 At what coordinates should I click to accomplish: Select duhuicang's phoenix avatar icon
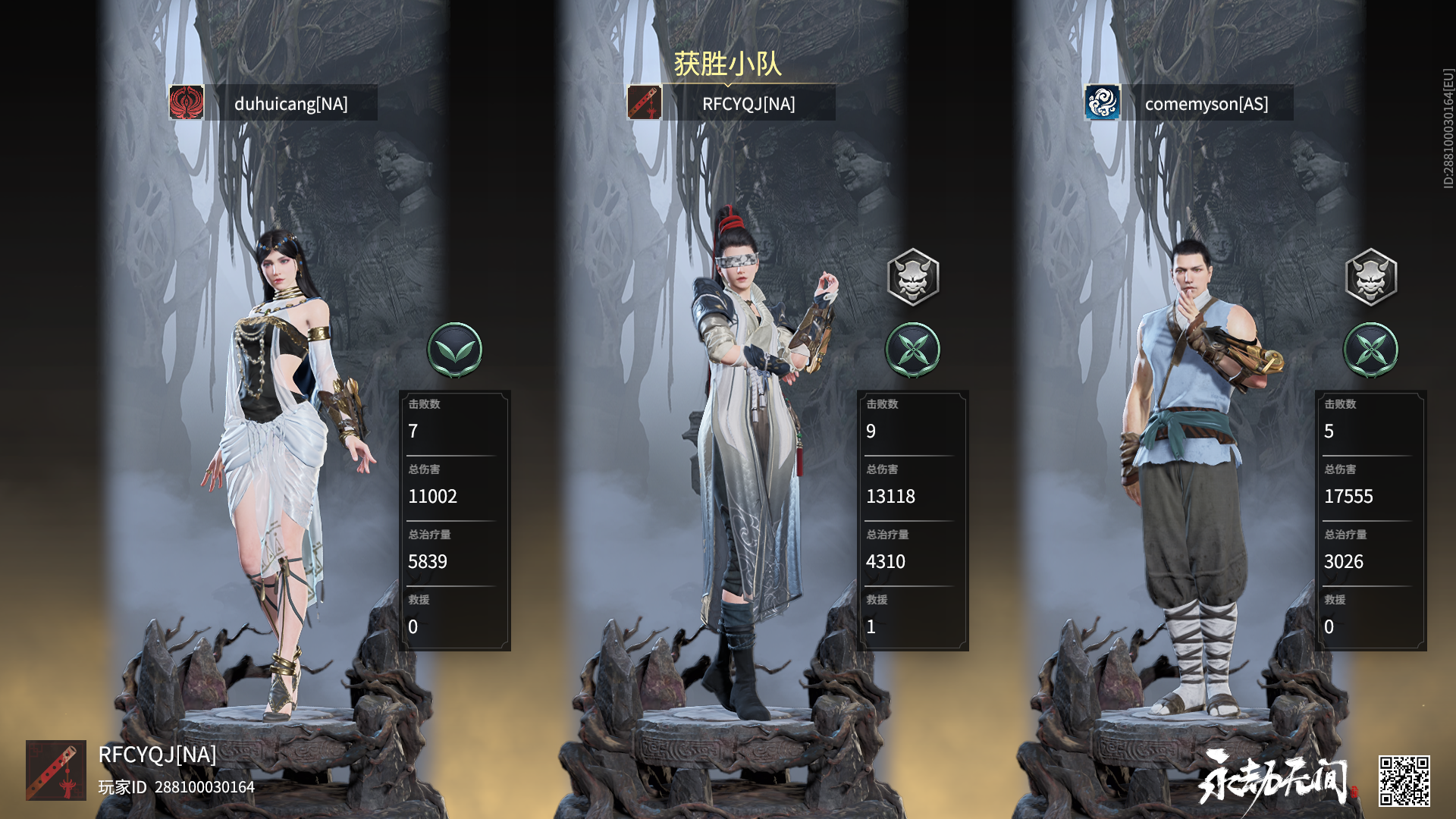[186, 103]
